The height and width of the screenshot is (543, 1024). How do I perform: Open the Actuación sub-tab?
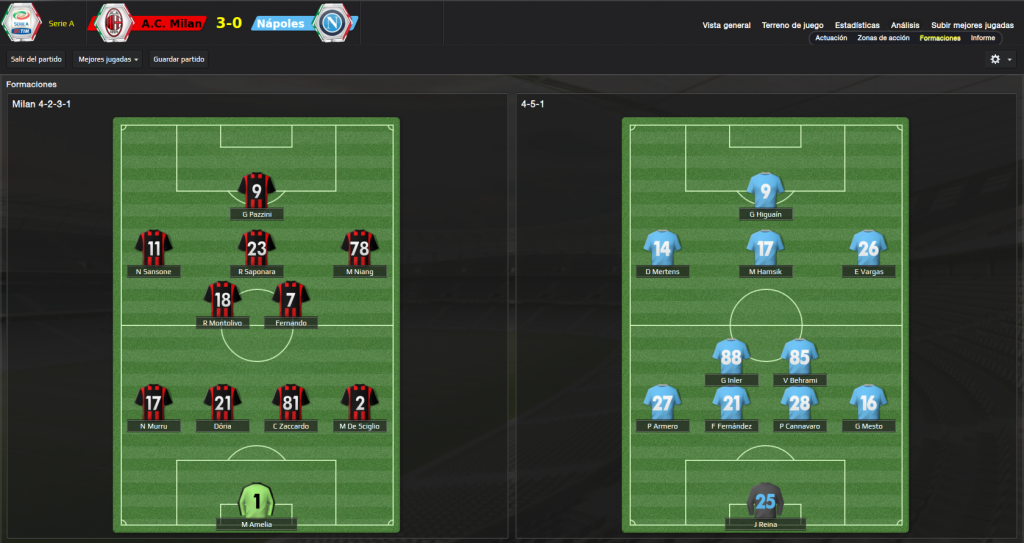coord(831,38)
